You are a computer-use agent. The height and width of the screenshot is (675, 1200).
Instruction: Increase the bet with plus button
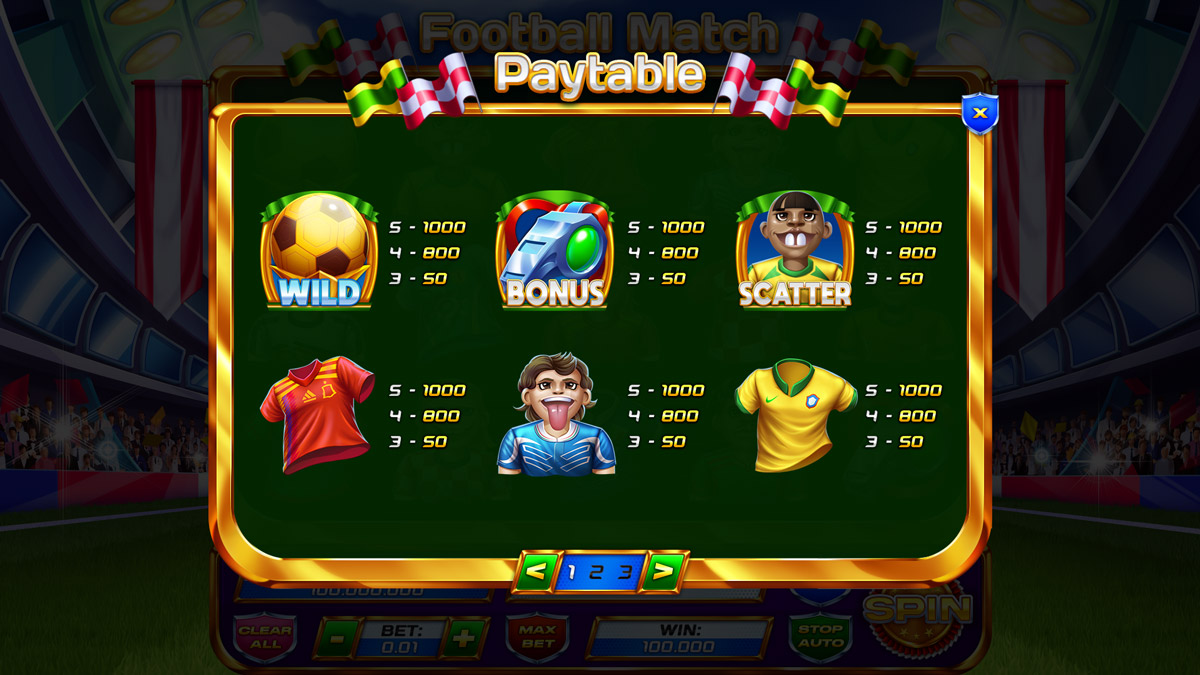pos(463,638)
